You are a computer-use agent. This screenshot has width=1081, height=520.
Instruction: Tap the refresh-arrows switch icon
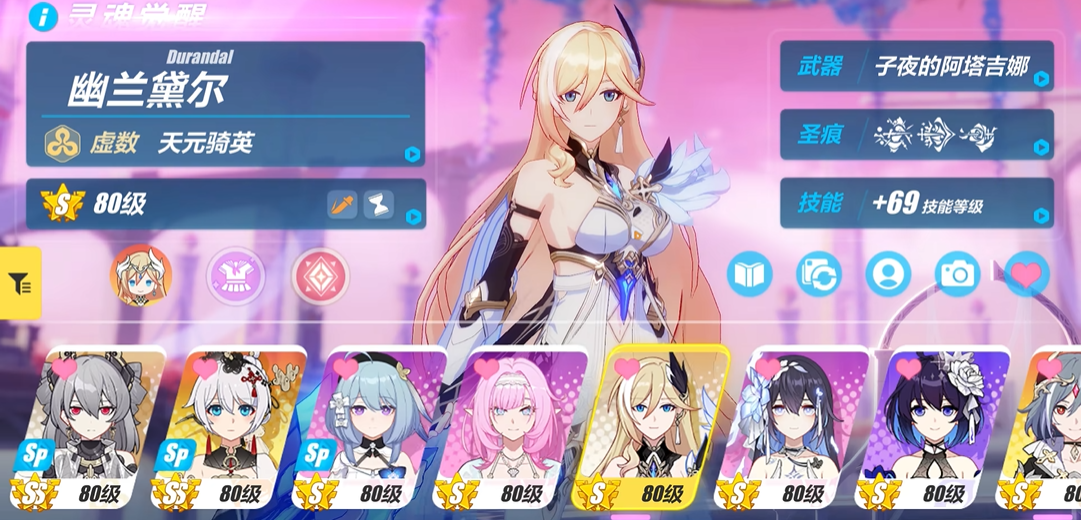pos(819,273)
